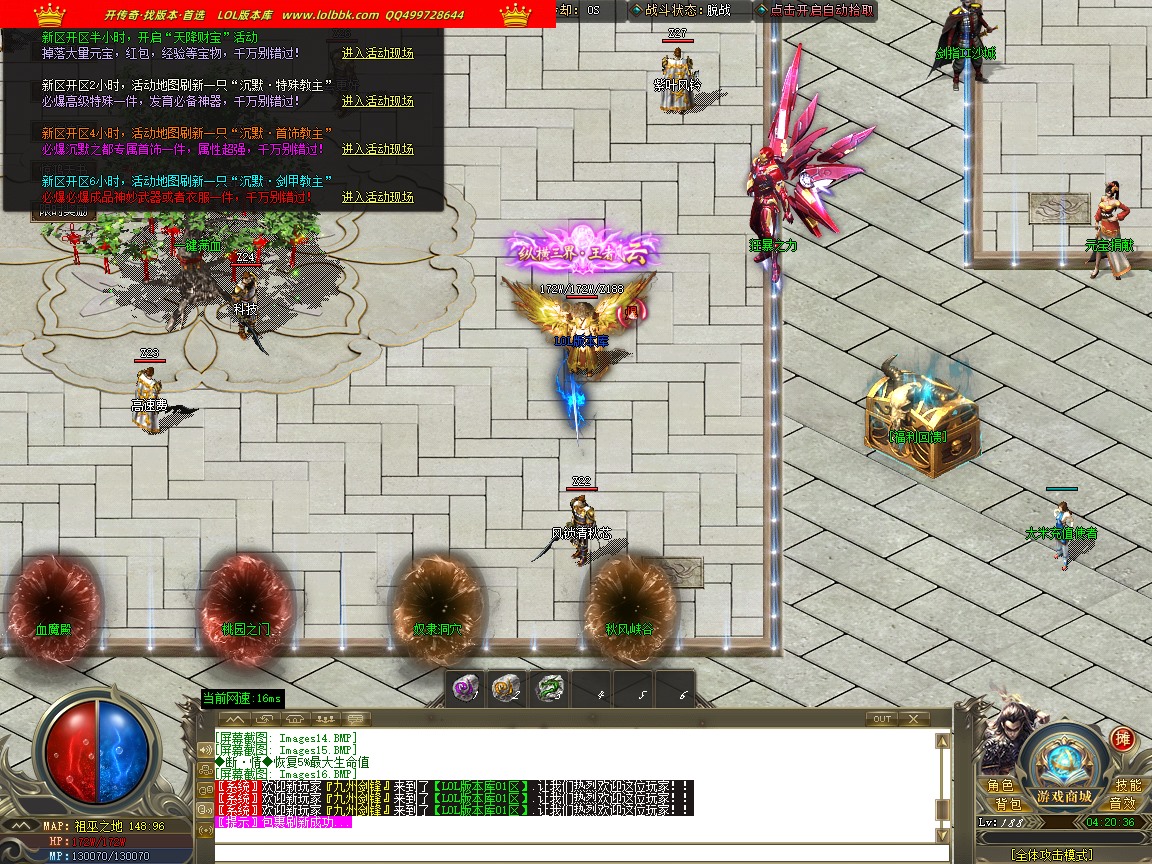Click the chat text input field
This screenshot has height=864, width=1152.
(x=575, y=853)
